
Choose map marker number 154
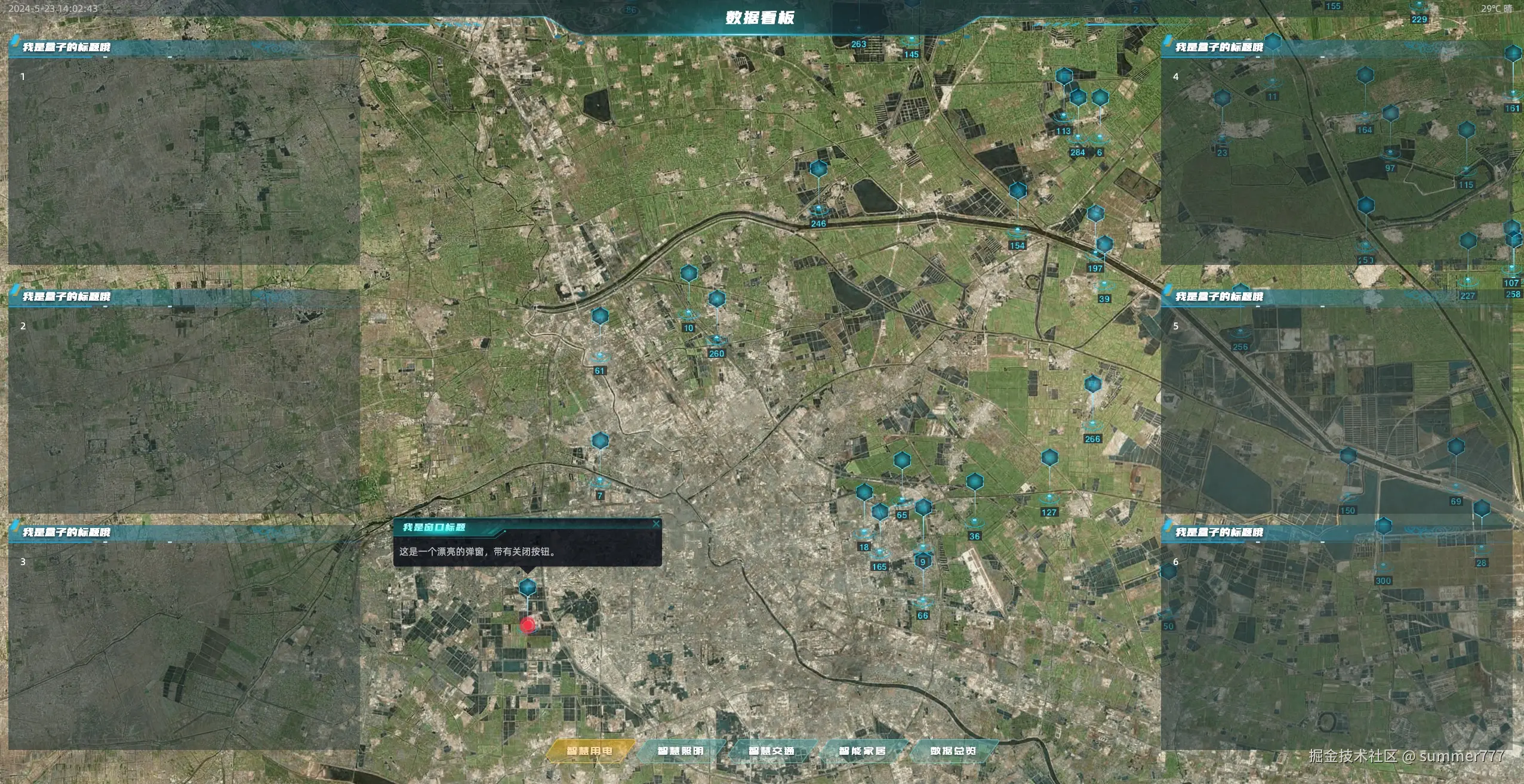[1018, 191]
